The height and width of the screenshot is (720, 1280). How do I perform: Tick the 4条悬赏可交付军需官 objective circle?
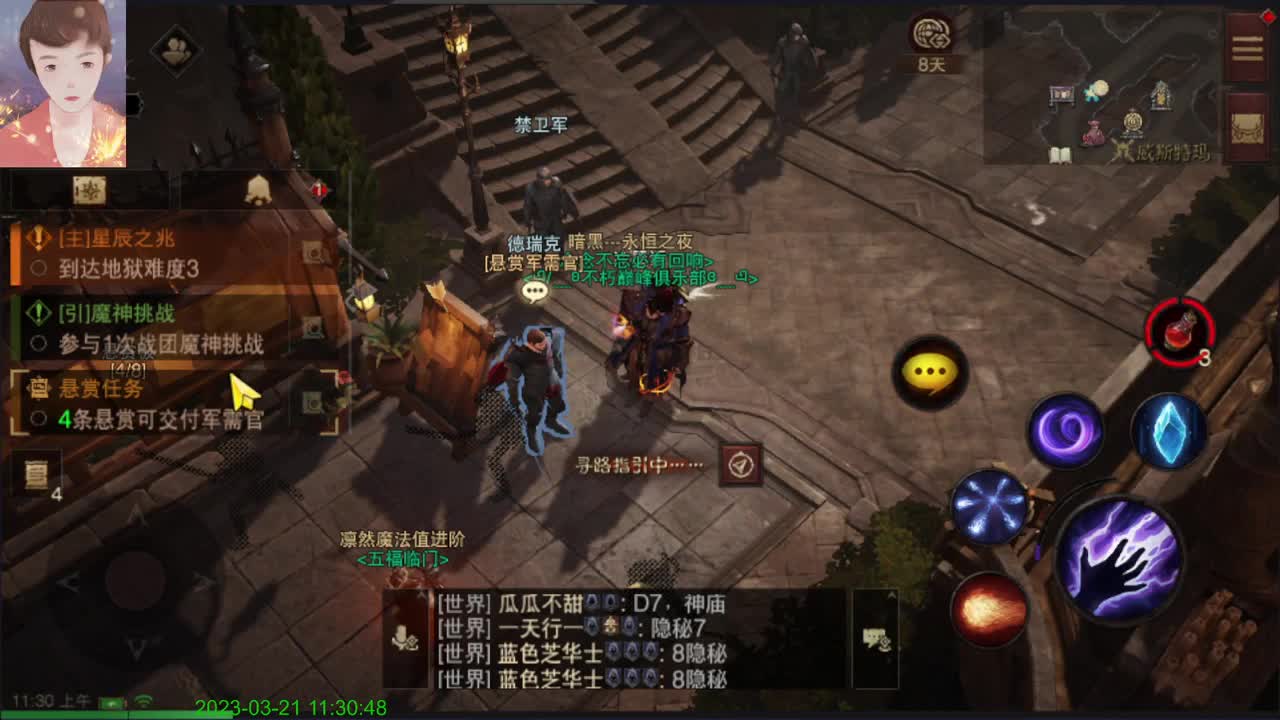(40, 418)
